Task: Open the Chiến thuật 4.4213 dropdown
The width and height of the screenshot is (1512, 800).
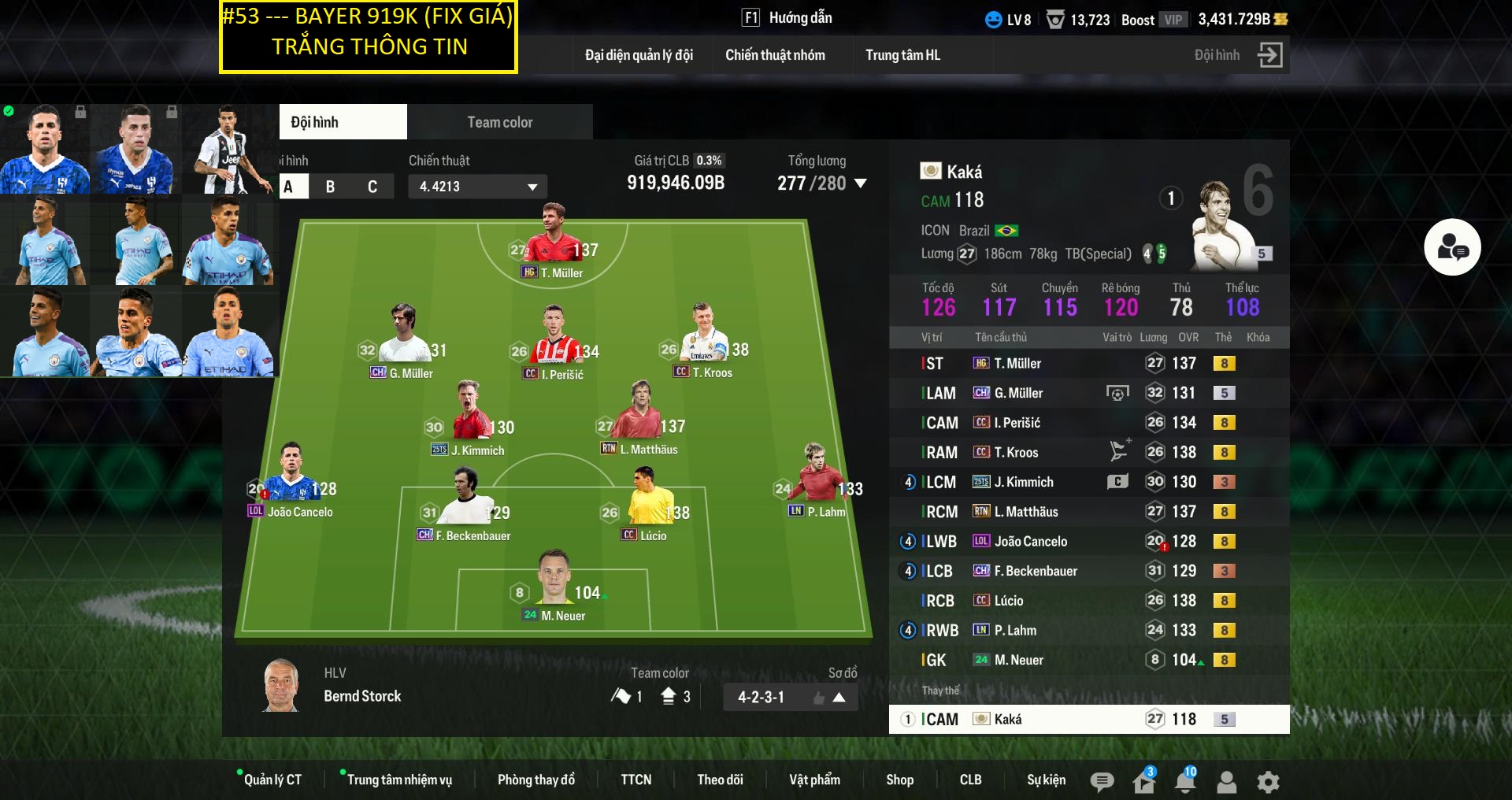Action: pyautogui.click(x=476, y=187)
